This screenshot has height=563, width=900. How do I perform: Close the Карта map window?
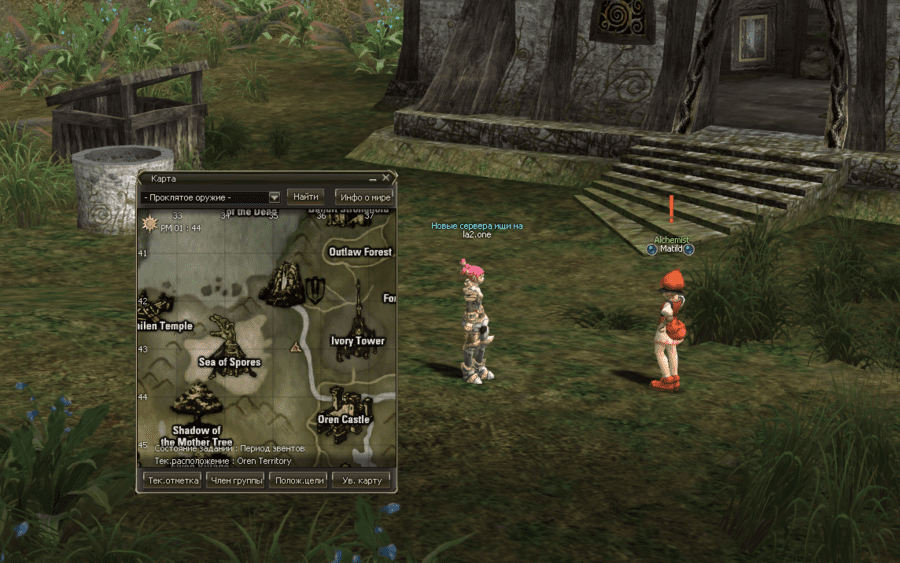click(385, 178)
